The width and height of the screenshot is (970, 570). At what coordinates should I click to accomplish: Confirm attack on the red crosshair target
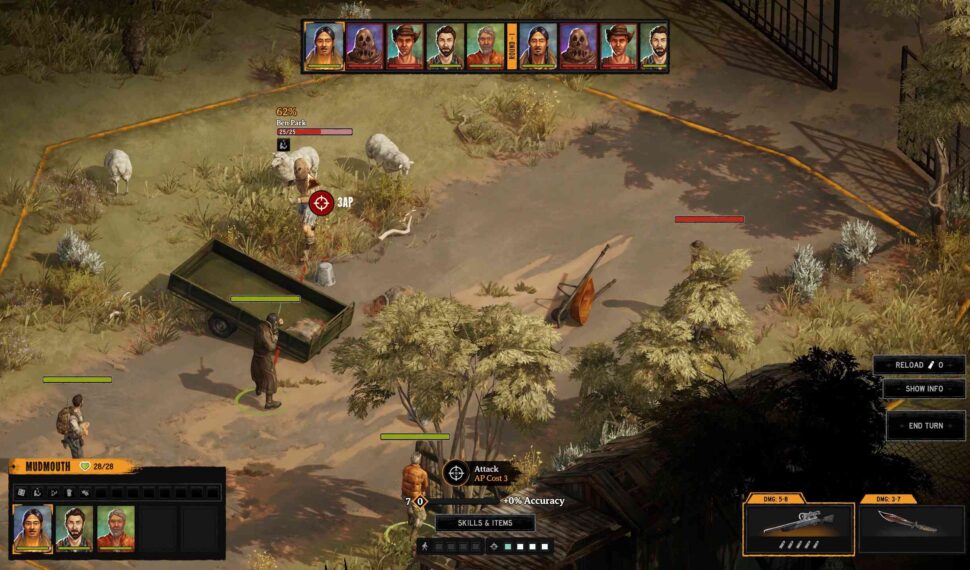tap(321, 203)
